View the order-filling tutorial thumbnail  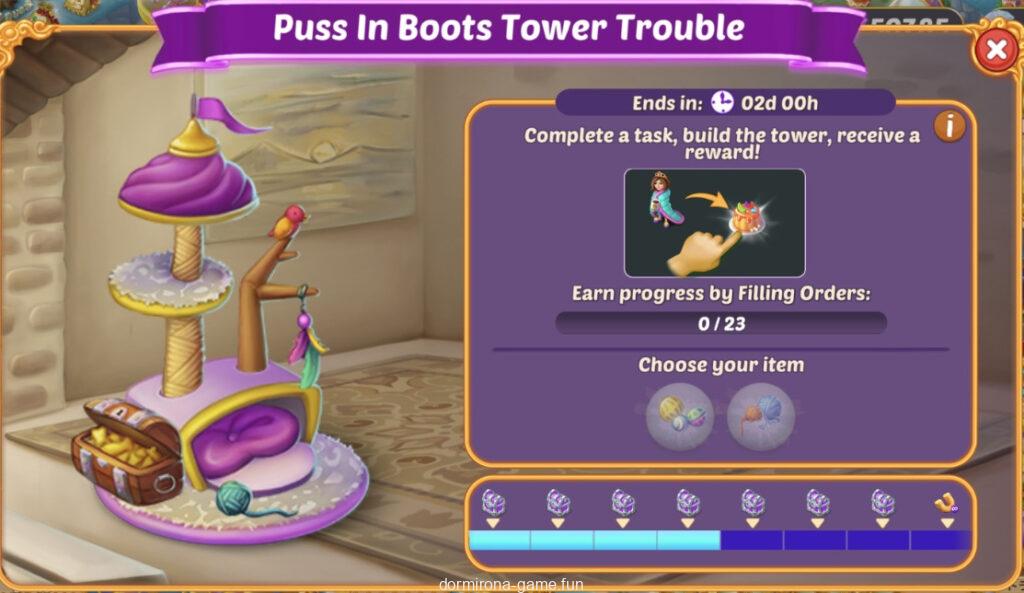tap(714, 223)
